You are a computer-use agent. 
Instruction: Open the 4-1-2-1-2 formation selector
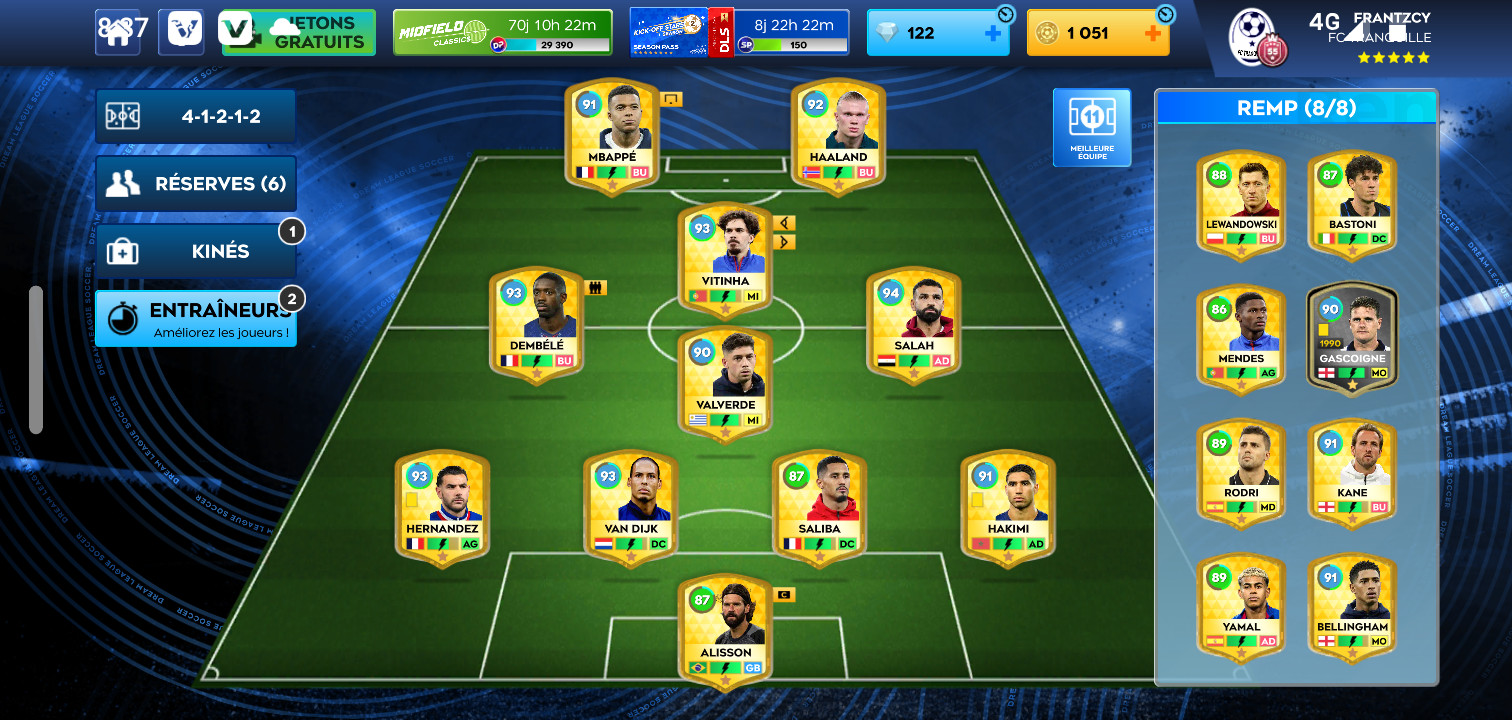pos(196,117)
